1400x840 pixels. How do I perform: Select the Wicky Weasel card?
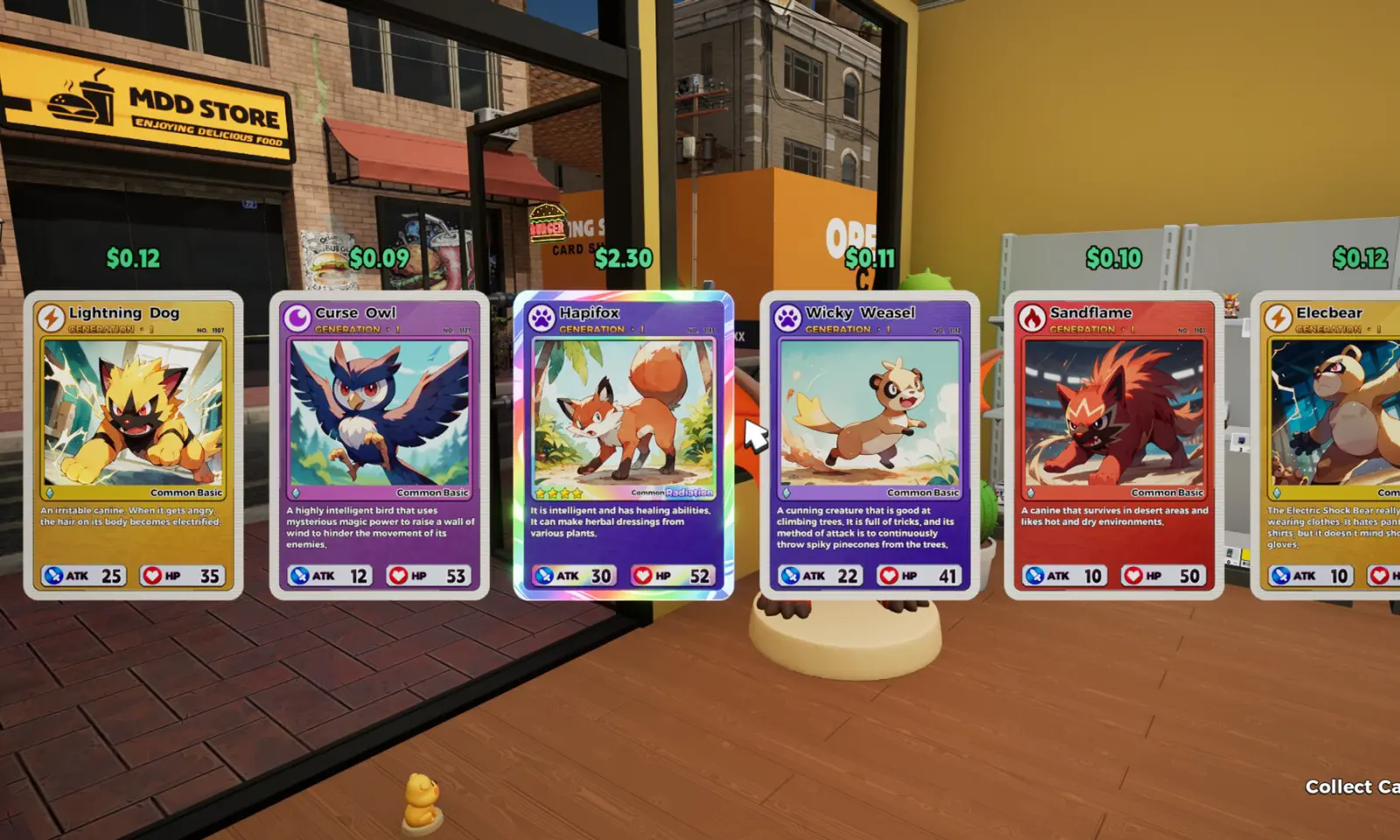point(869,444)
